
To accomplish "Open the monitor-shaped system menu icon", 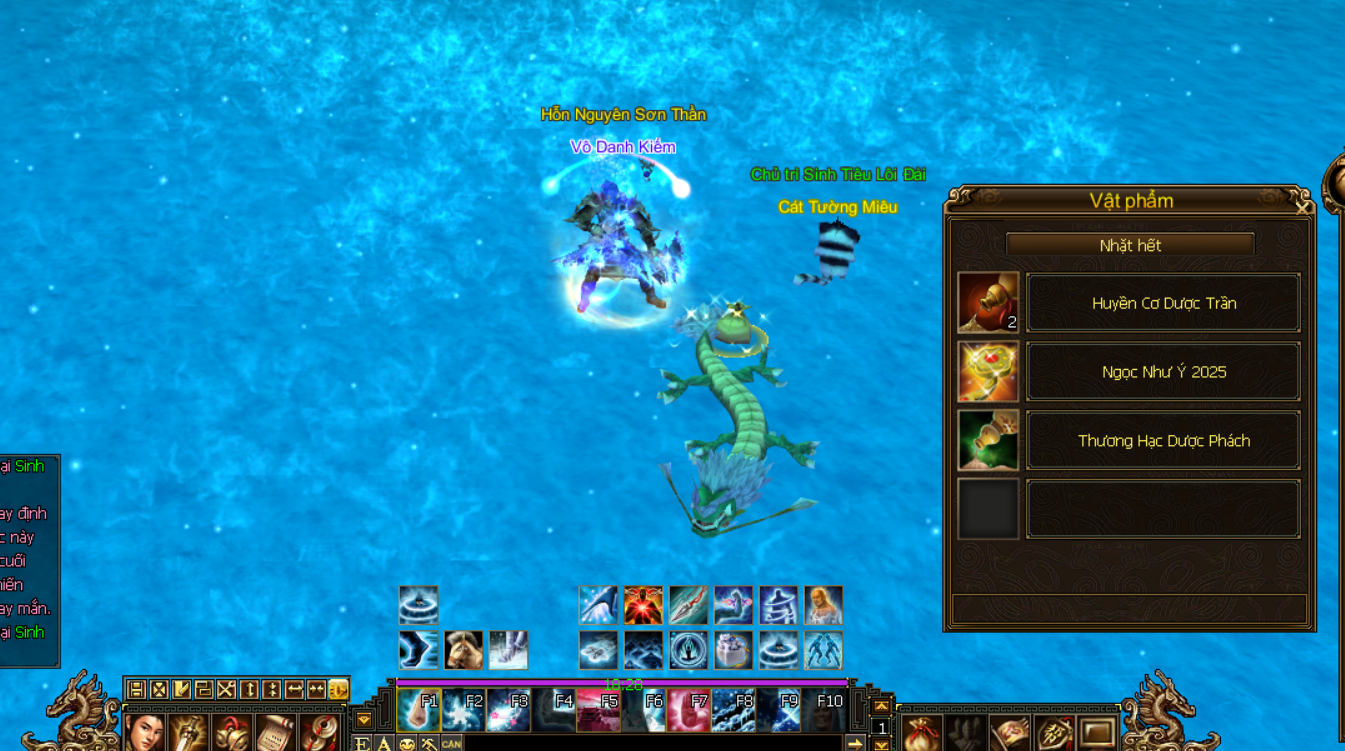I will tap(1097, 733).
